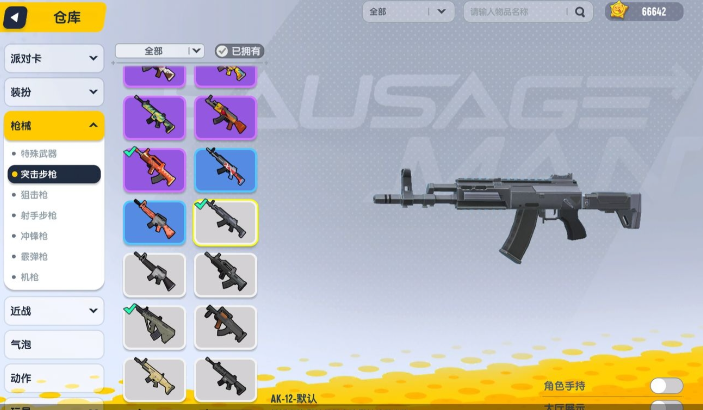The height and width of the screenshot is (410, 703).
Task: Open the 装扮 category
Action: (x=53, y=92)
